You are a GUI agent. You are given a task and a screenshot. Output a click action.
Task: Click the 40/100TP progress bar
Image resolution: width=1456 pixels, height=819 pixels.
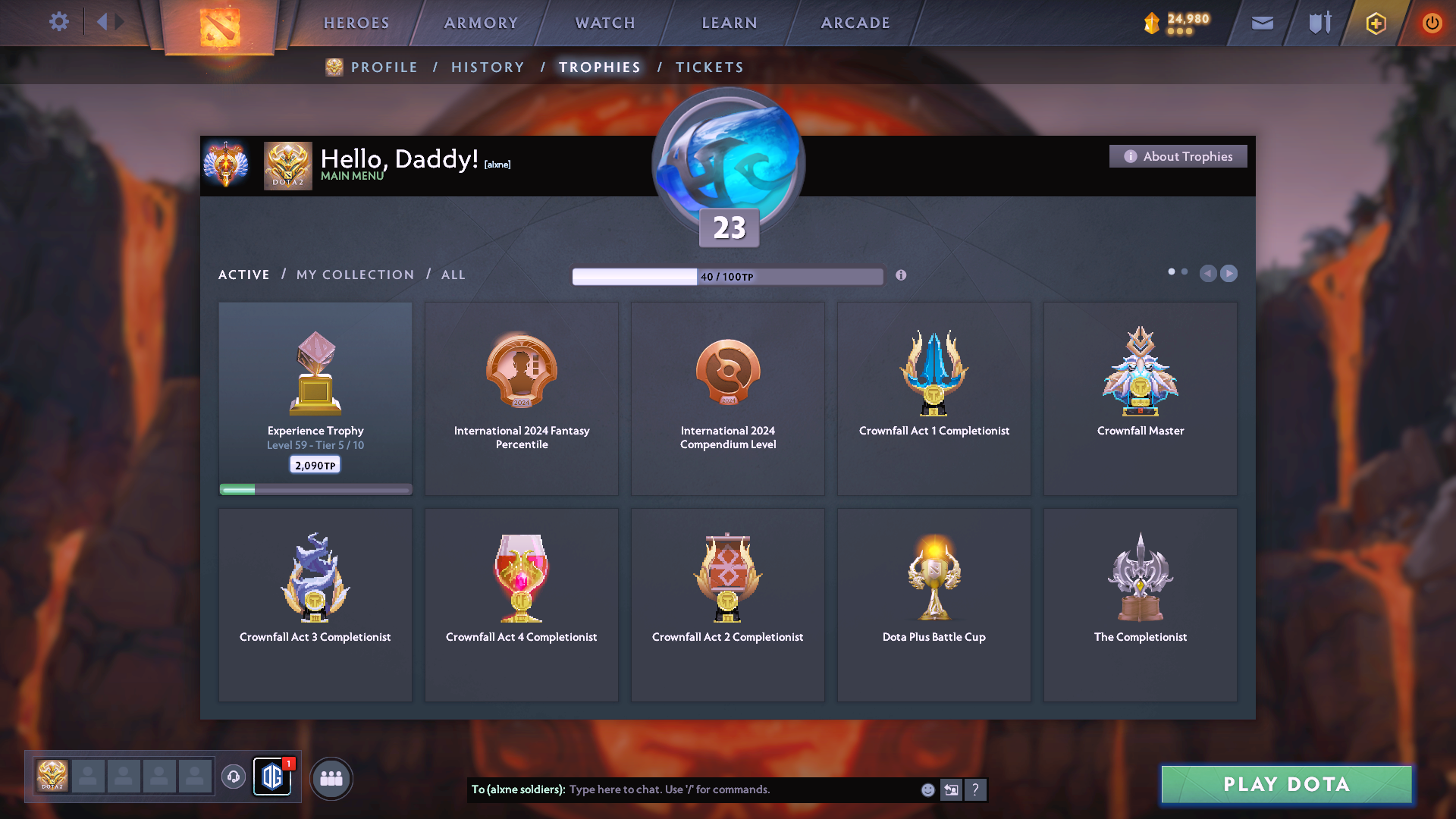728,276
